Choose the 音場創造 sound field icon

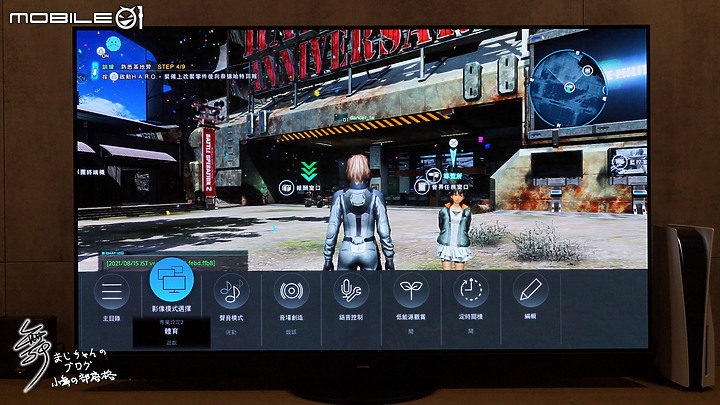292,292
